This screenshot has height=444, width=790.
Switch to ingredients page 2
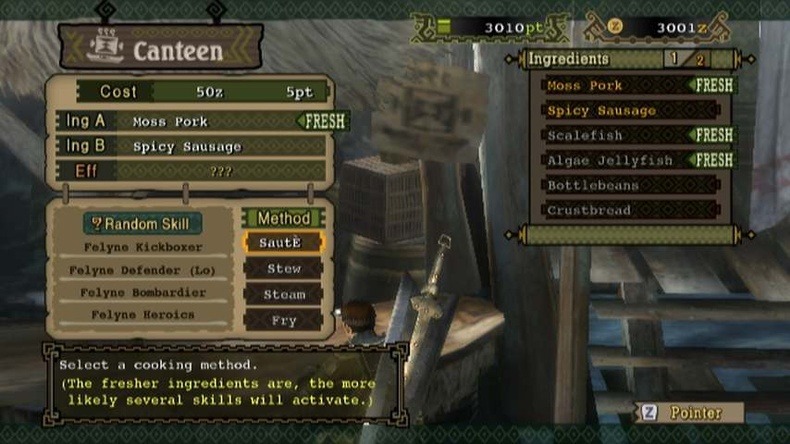tap(700, 60)
